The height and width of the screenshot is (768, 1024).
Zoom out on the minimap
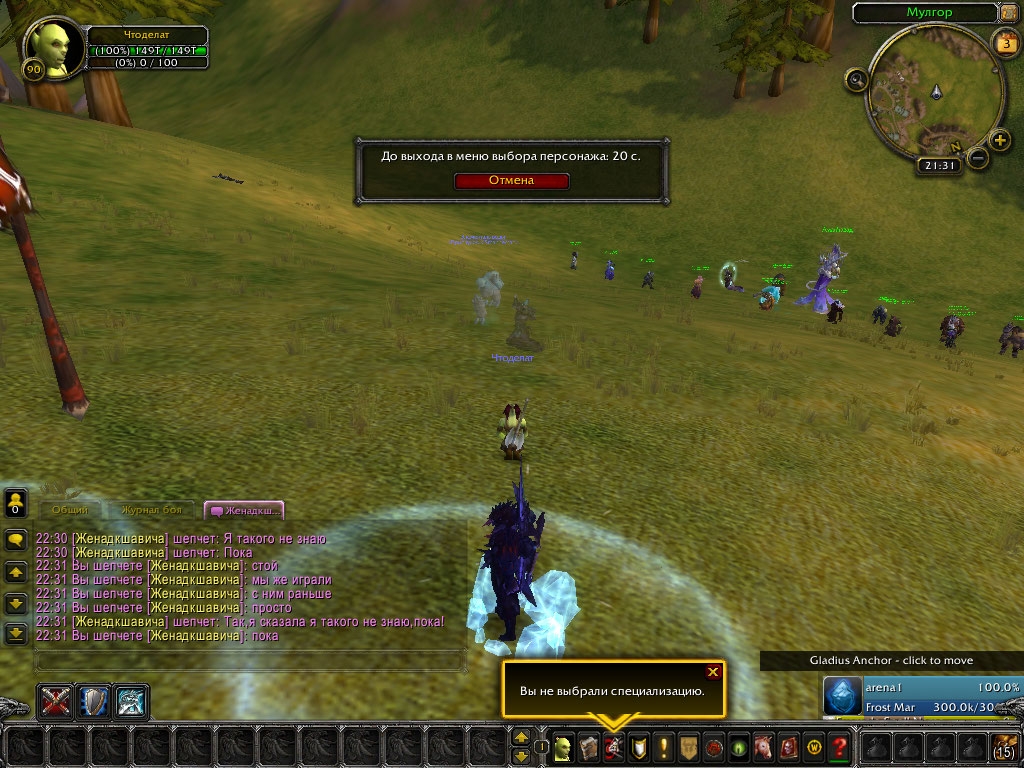pyautogui.click(x=978, y=158)
